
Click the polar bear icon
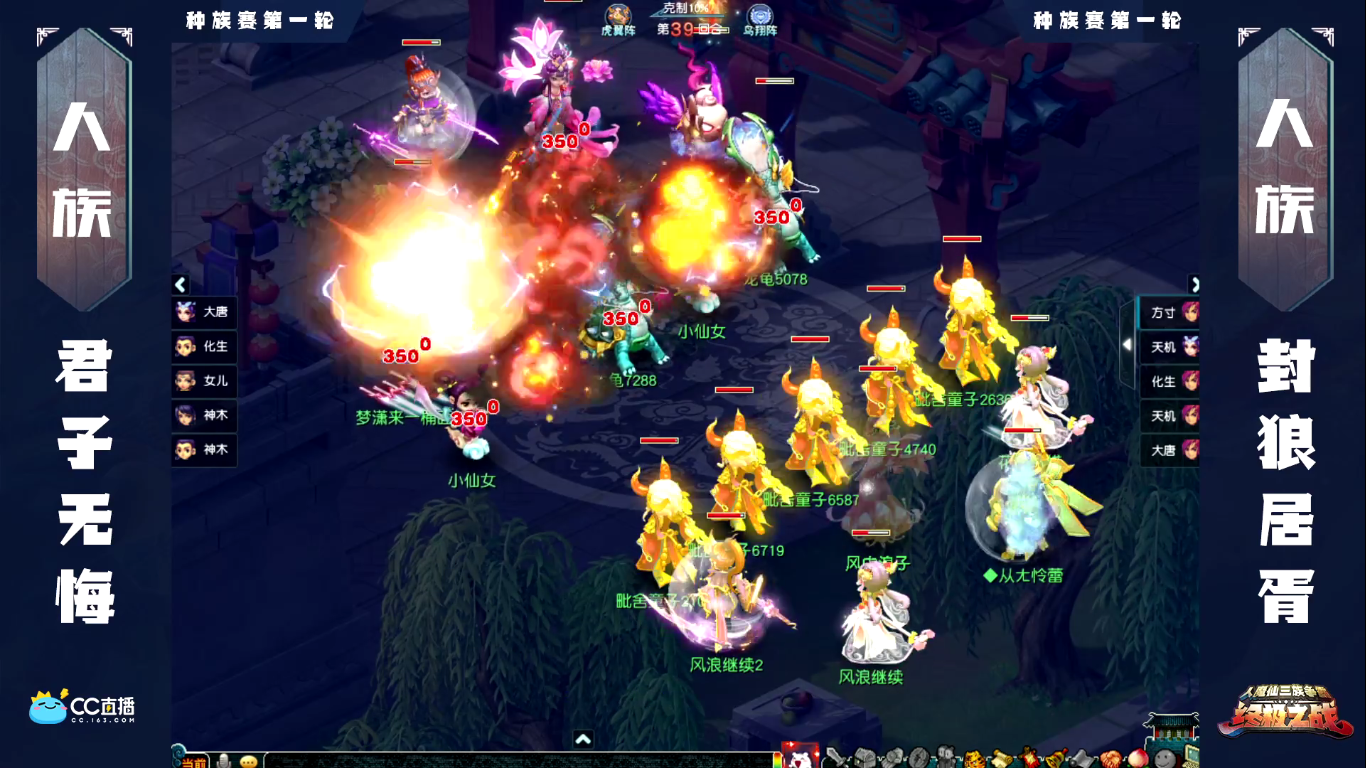[800, 758]
